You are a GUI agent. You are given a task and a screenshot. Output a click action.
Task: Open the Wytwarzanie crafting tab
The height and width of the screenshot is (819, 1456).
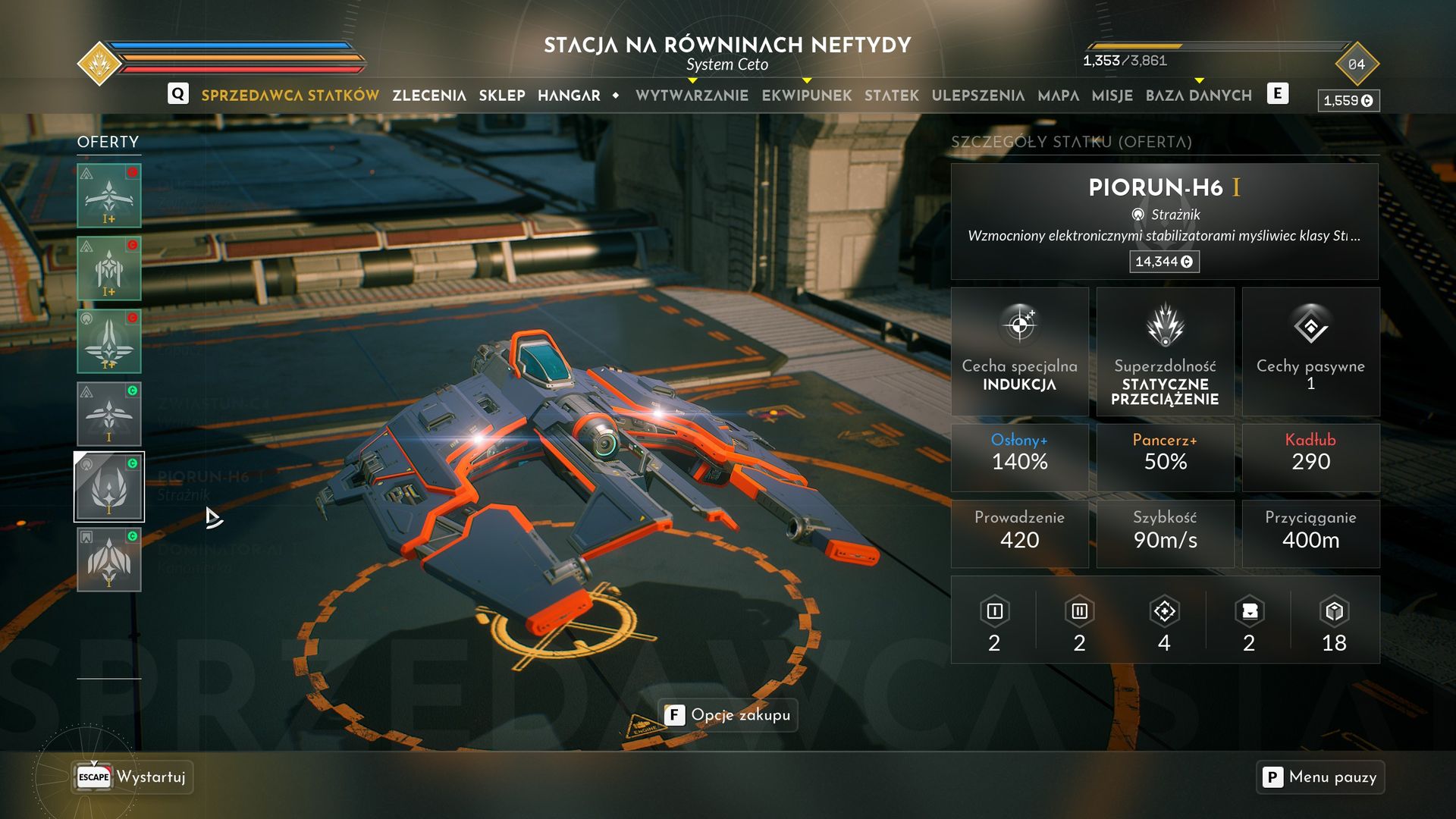tap(692, 96)
